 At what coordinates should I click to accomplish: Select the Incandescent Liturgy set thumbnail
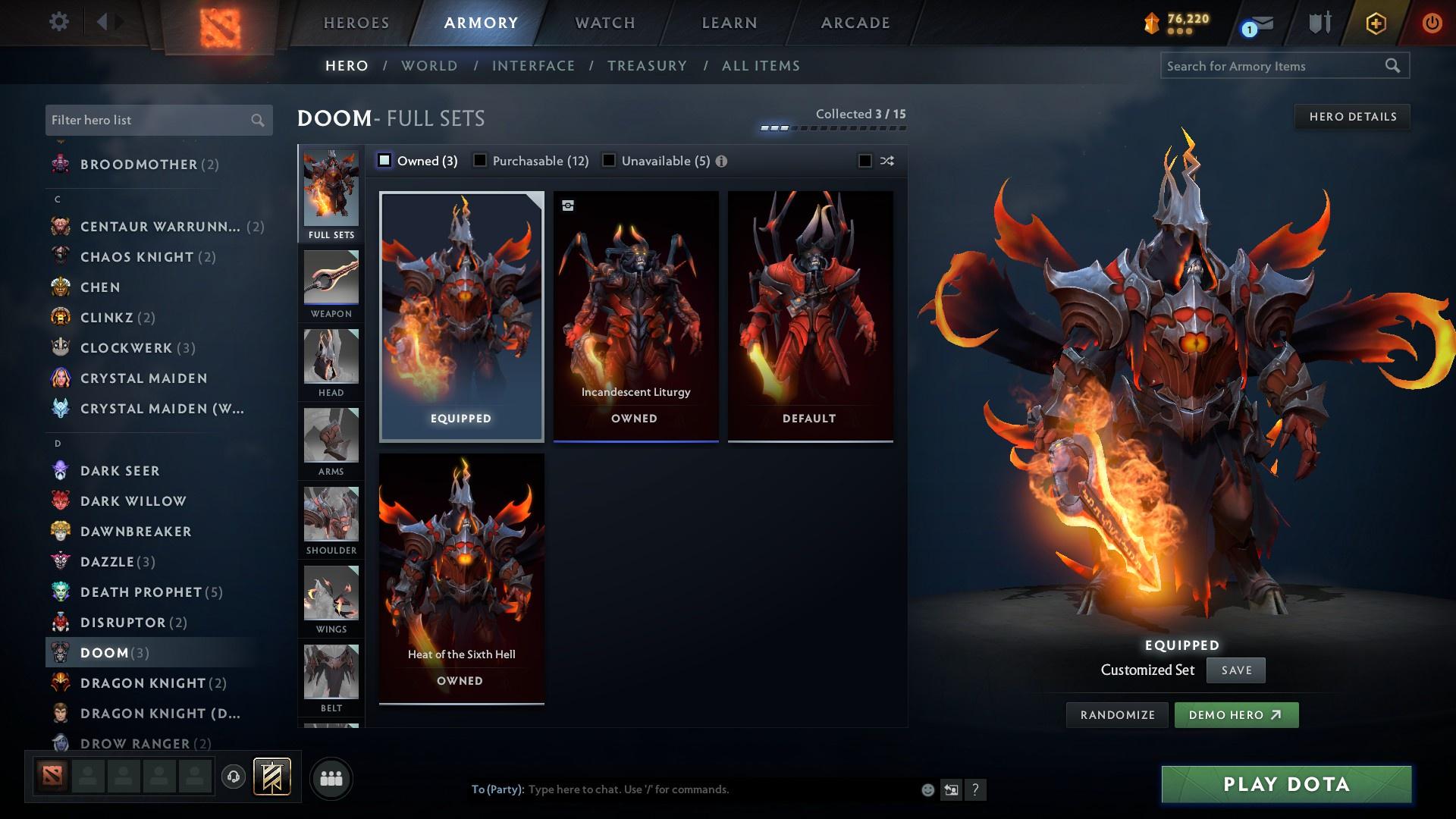pos(635,315)
